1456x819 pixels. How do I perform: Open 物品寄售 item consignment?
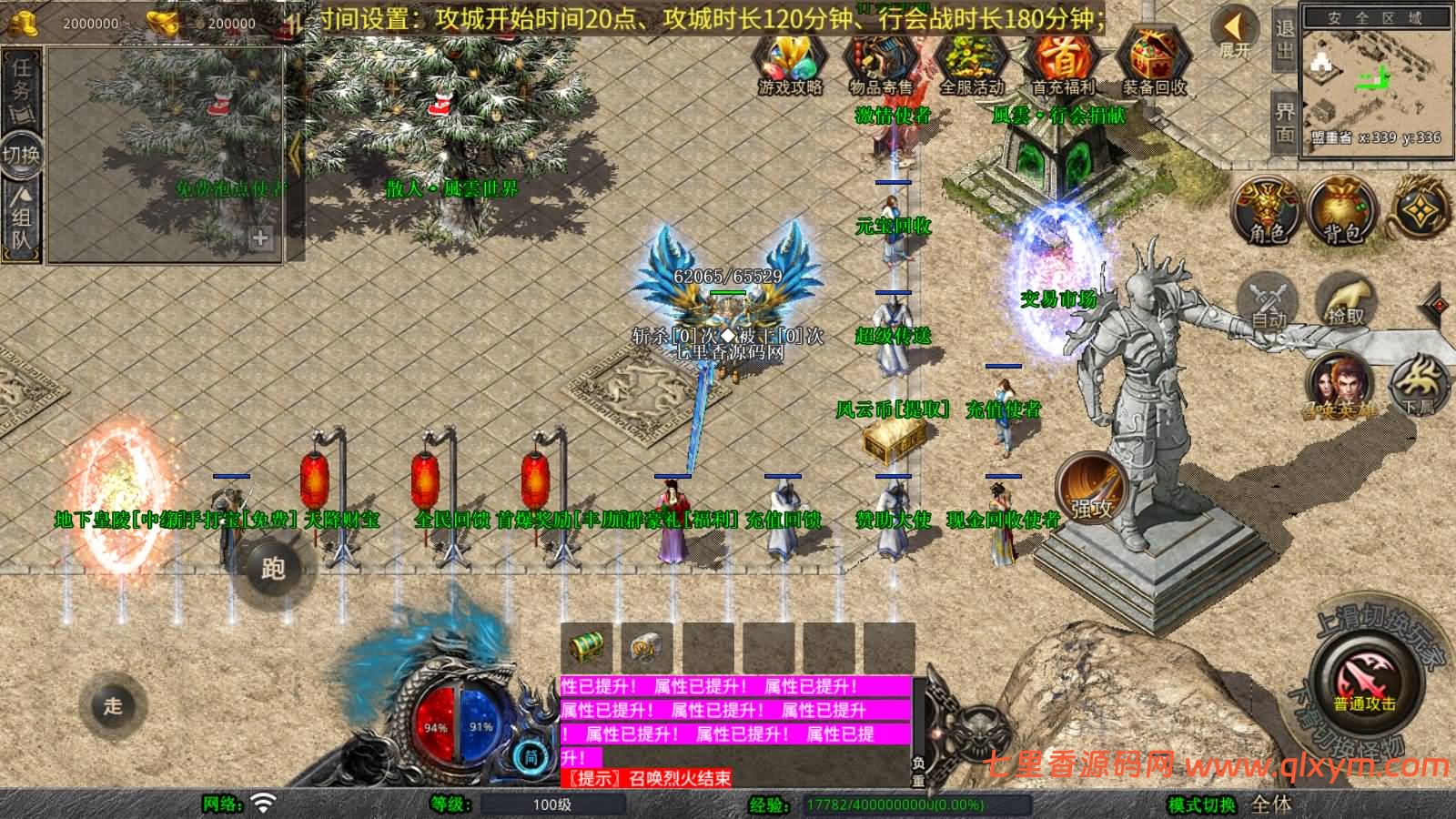pyautogui.click(x=880, y=64)
